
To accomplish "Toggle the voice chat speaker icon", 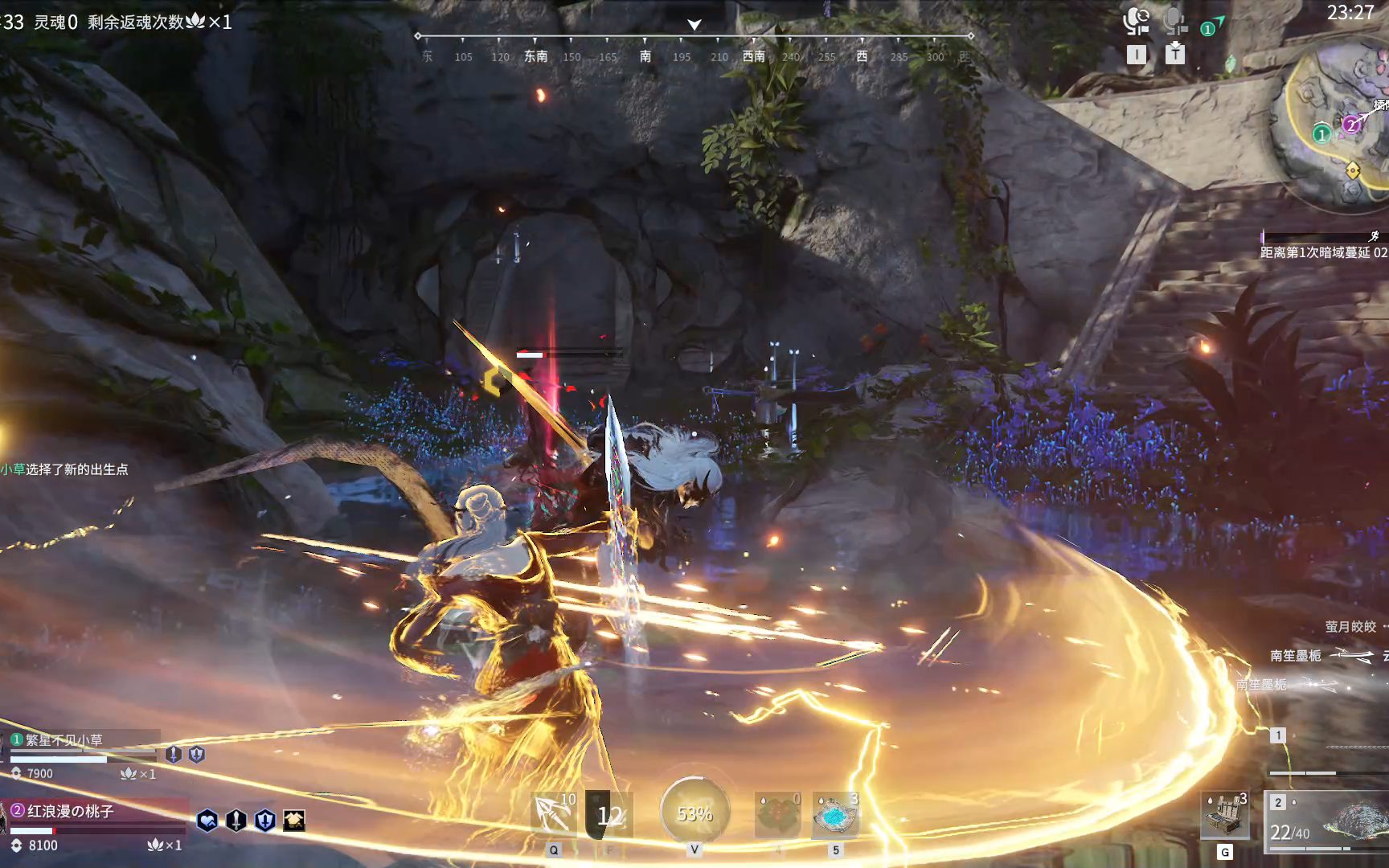I will tap(1136, 21).
